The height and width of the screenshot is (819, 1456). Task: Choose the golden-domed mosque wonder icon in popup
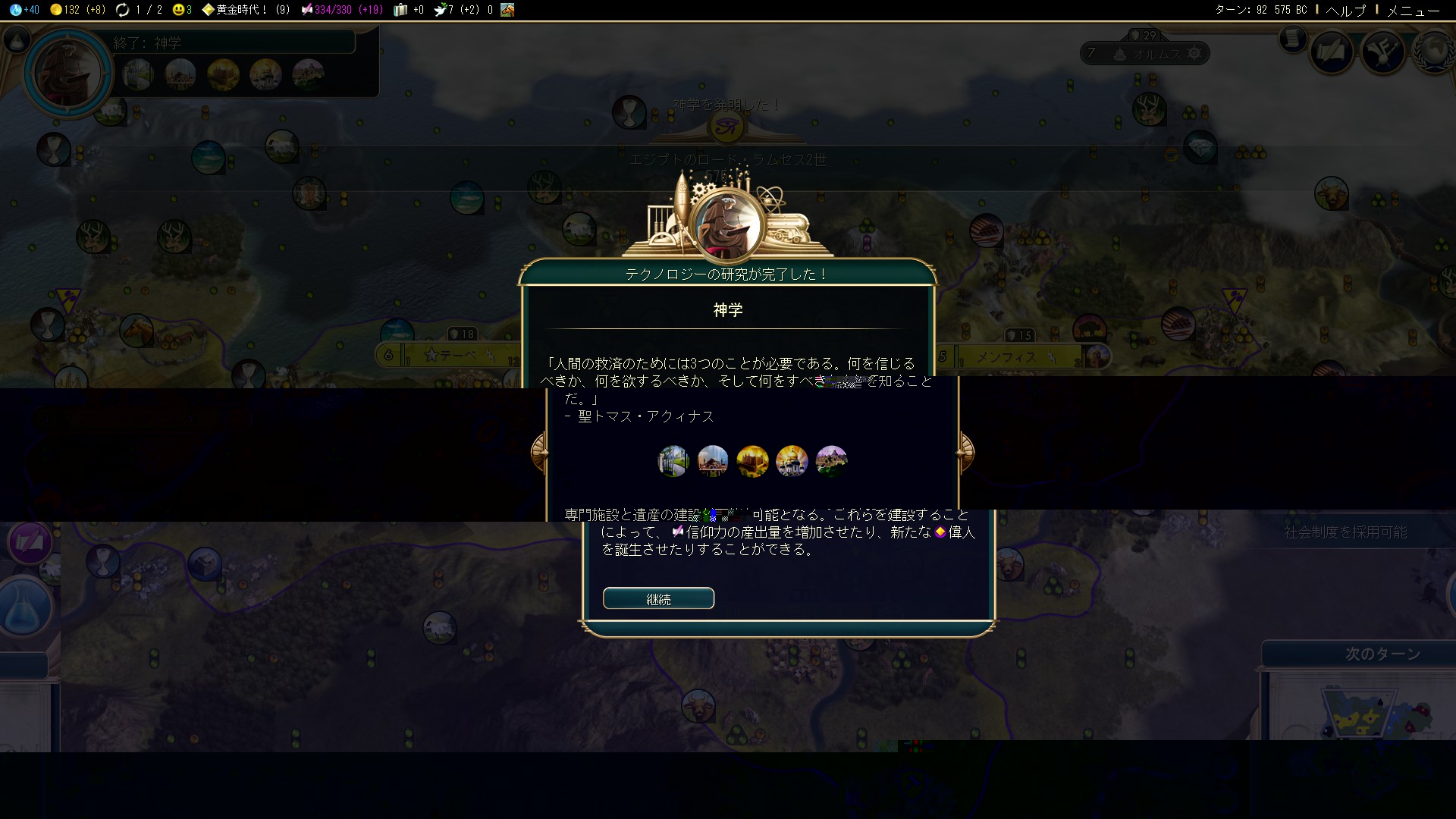(x=792, y=460)
